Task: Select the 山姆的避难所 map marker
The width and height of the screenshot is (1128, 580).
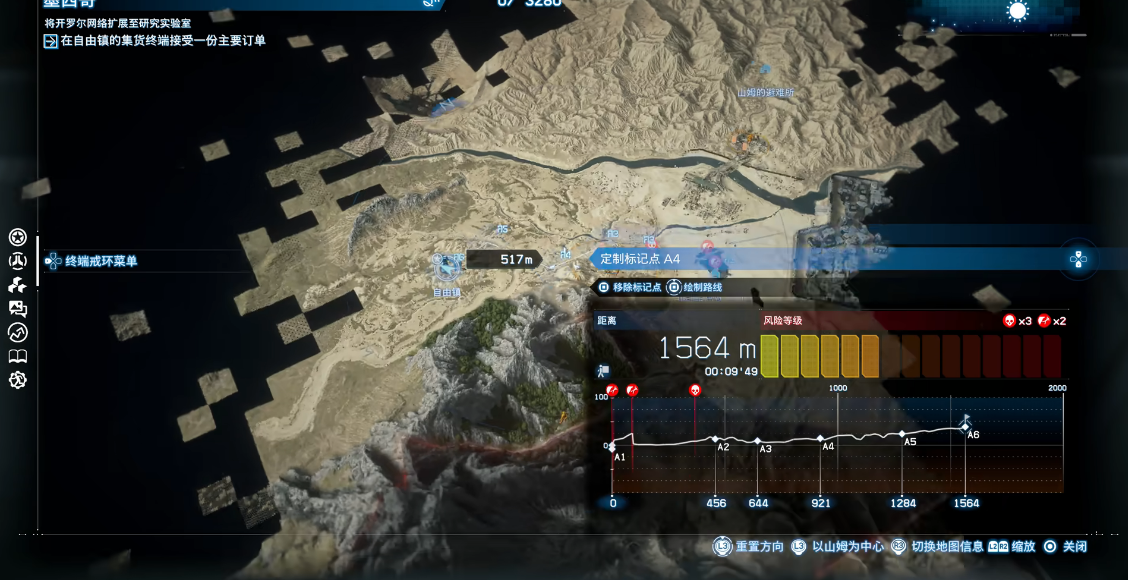Action: tap(765, 92)
